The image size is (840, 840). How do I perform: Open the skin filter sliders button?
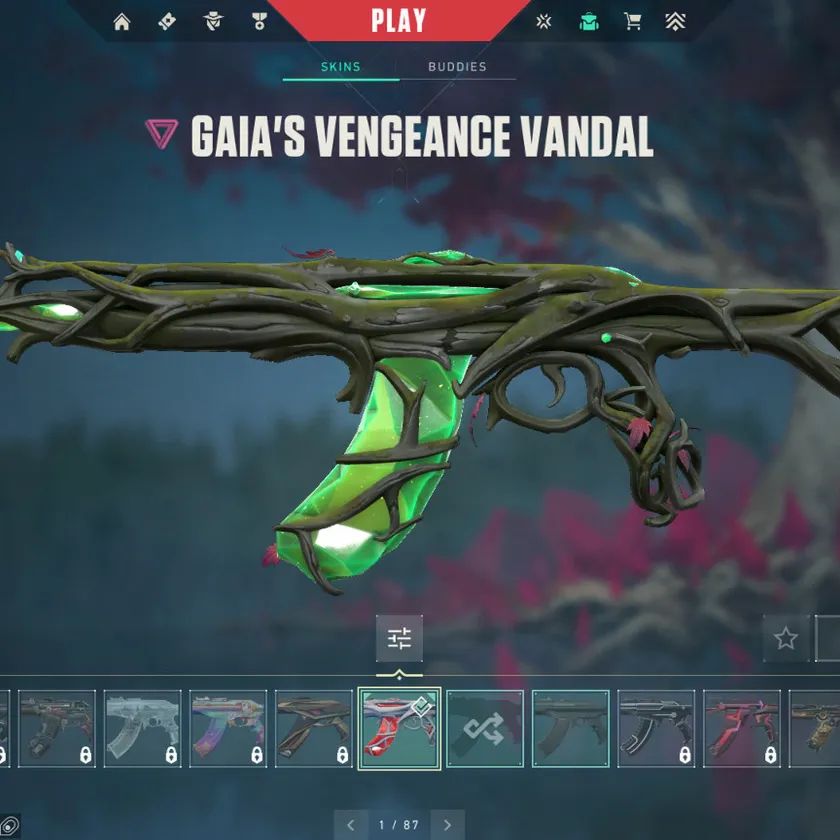coord(399,638)
